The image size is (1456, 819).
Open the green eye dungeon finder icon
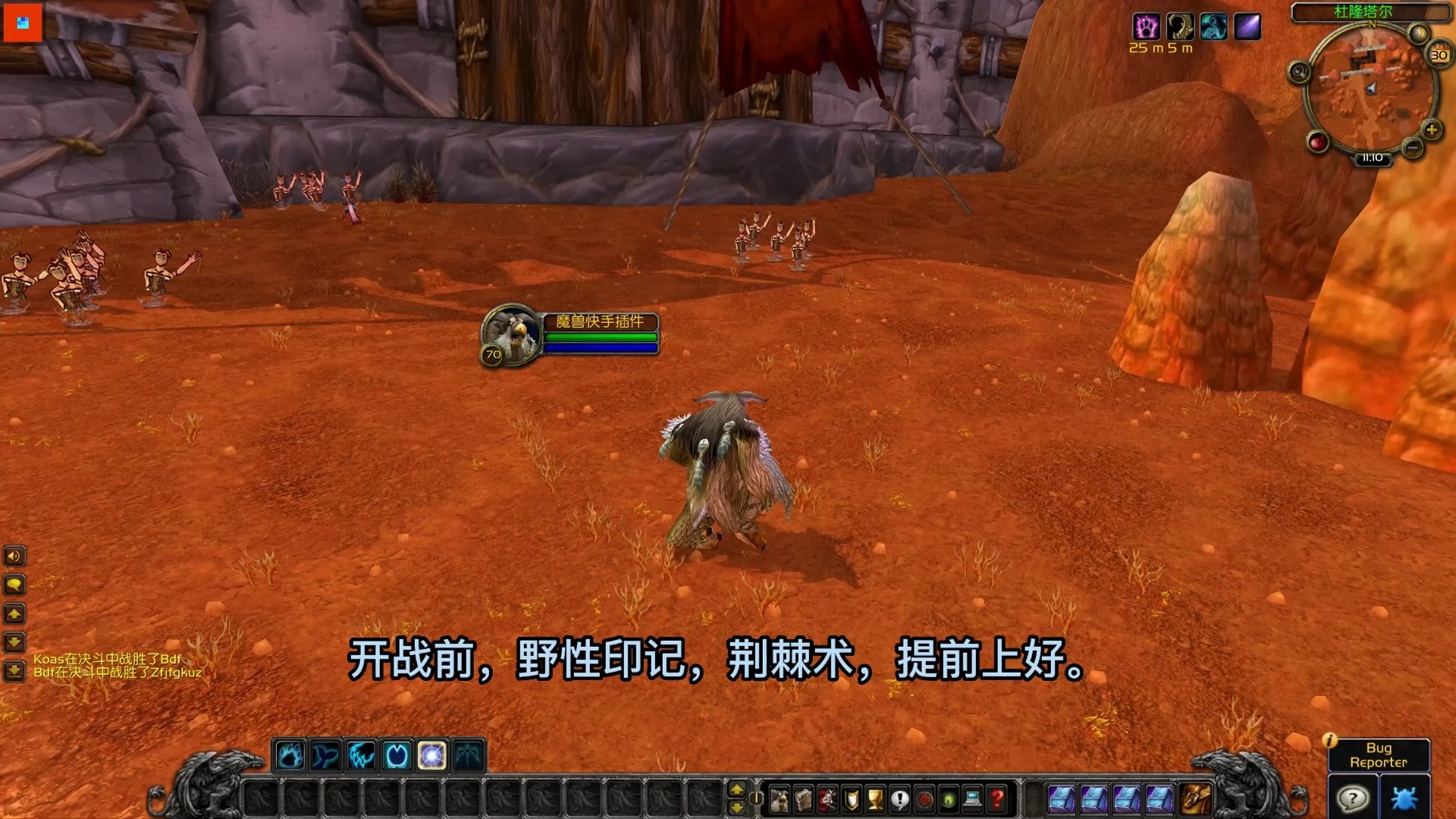point(949,800)
